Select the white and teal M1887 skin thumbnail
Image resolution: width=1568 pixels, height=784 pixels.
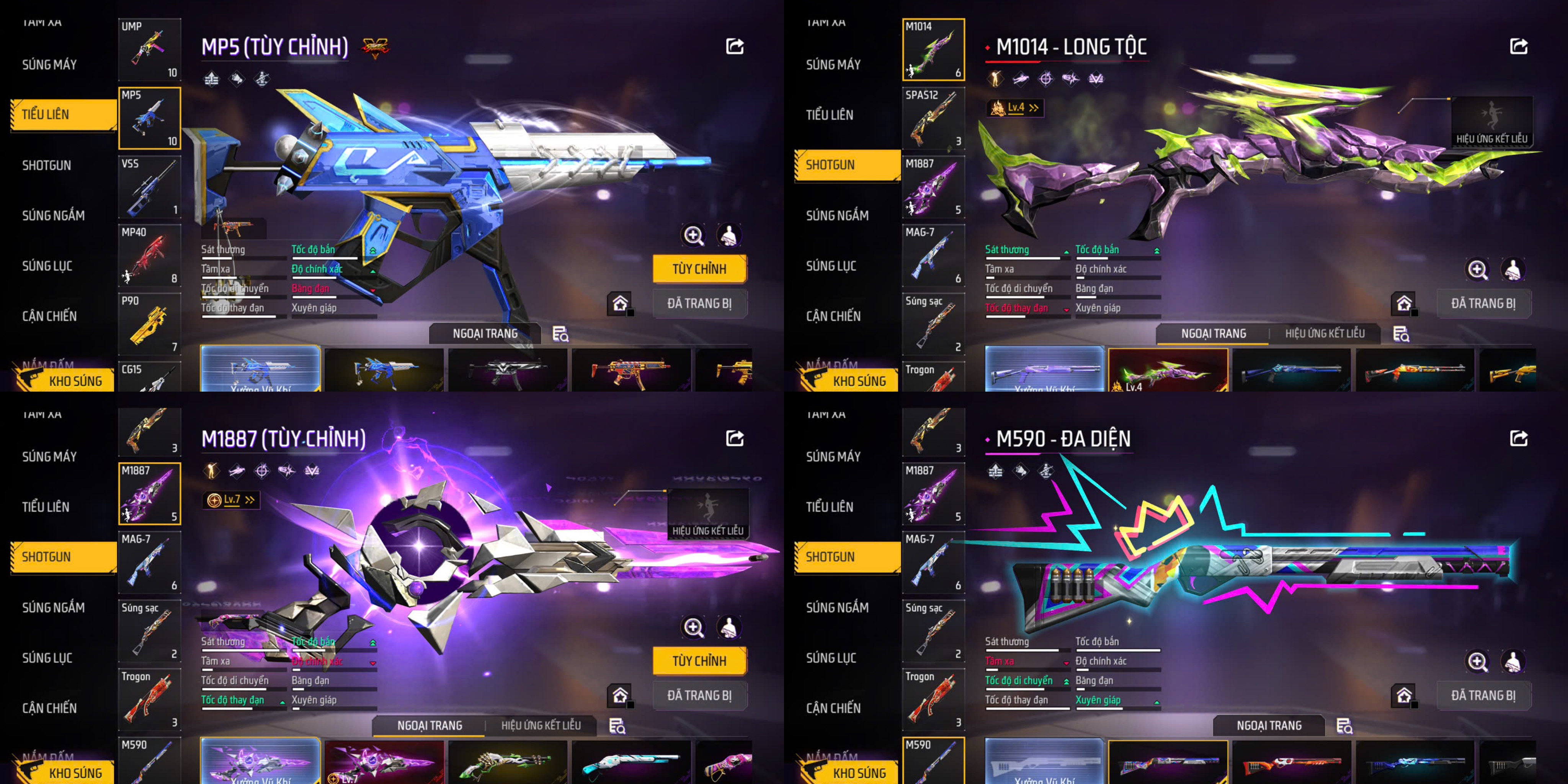click(x=630, y=761)
